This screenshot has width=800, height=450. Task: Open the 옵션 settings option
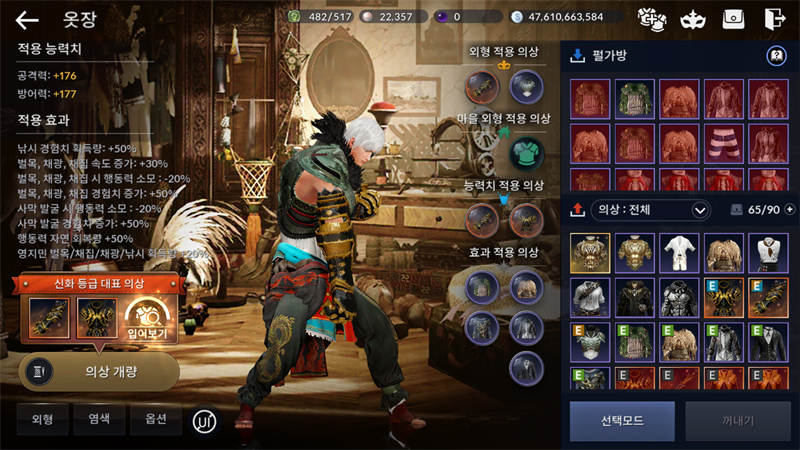[154, 419]
